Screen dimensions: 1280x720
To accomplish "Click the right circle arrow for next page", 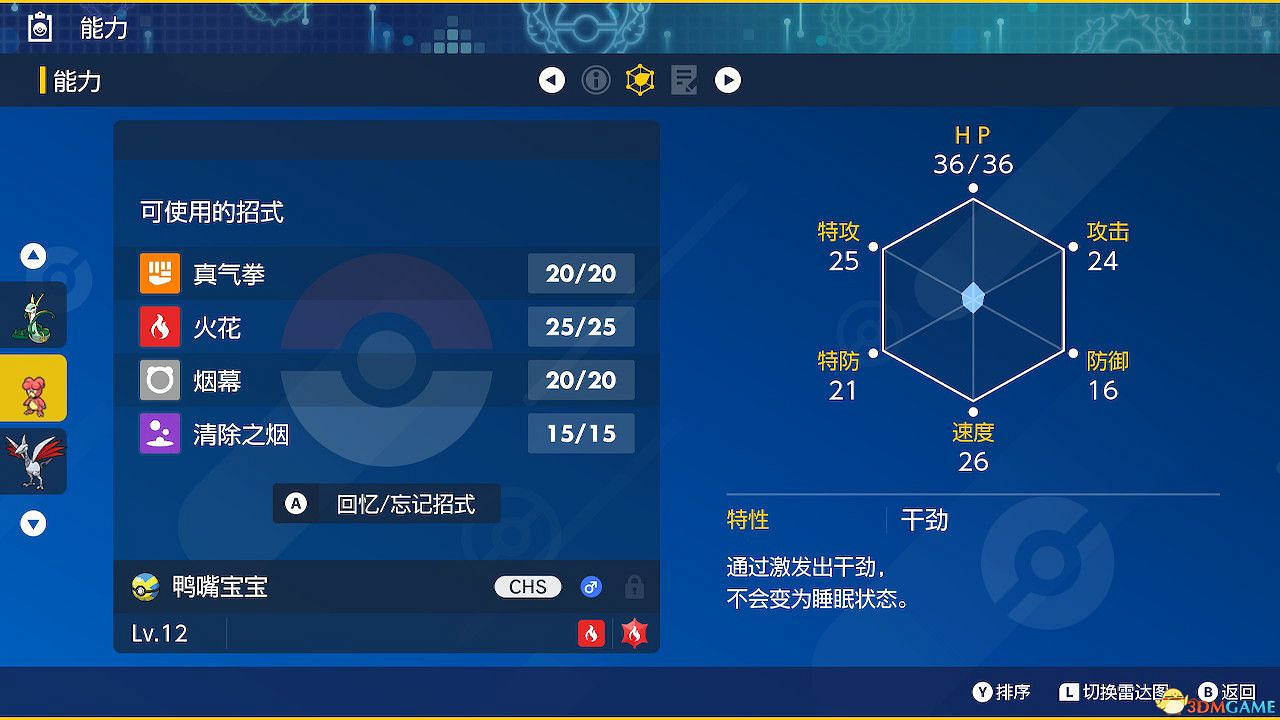I will [x=728, y=80].
